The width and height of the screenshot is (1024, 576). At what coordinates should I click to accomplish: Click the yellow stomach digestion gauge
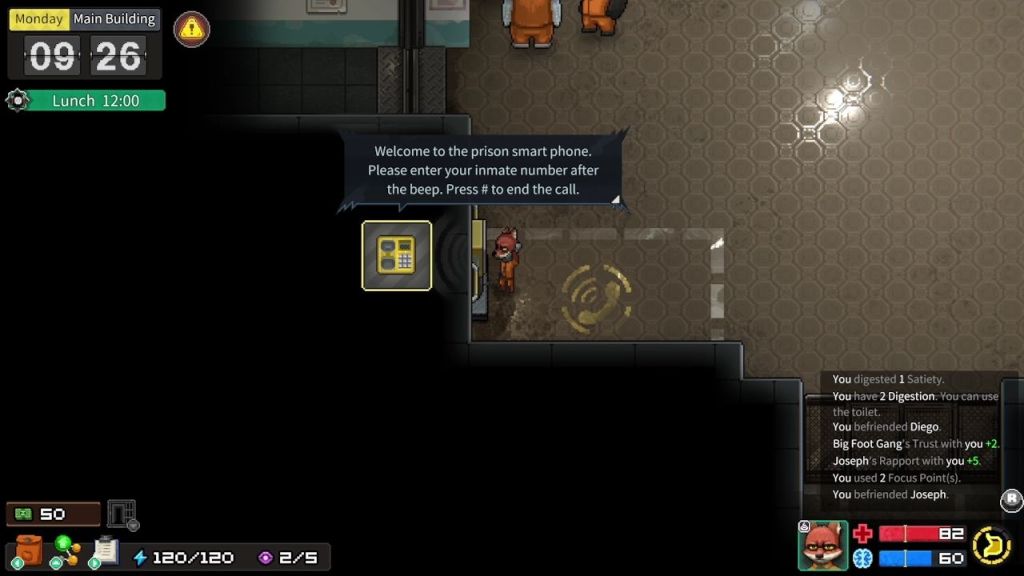991,545
